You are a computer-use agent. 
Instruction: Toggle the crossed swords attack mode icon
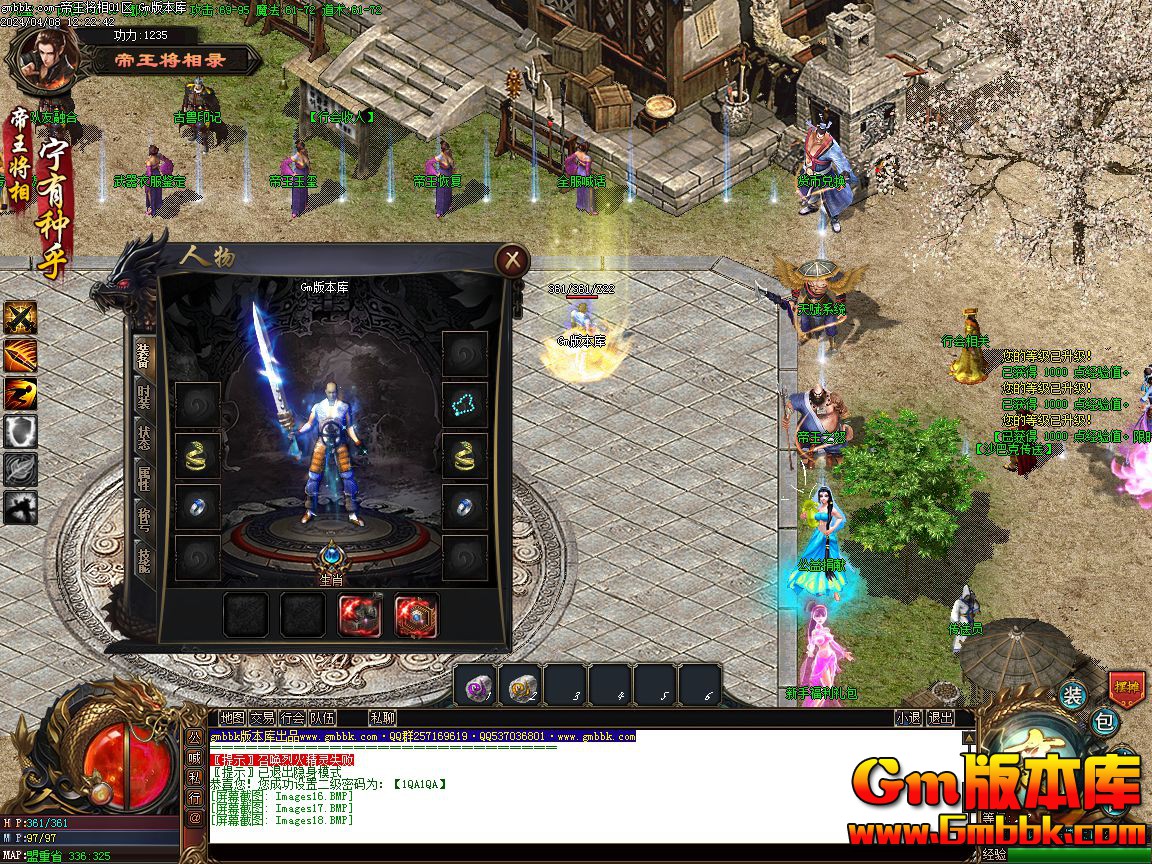[20, 318]
